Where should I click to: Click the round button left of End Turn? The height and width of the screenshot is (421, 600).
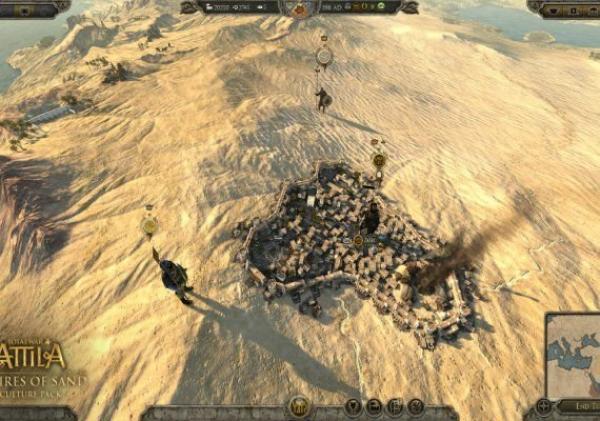coord(543,406)
